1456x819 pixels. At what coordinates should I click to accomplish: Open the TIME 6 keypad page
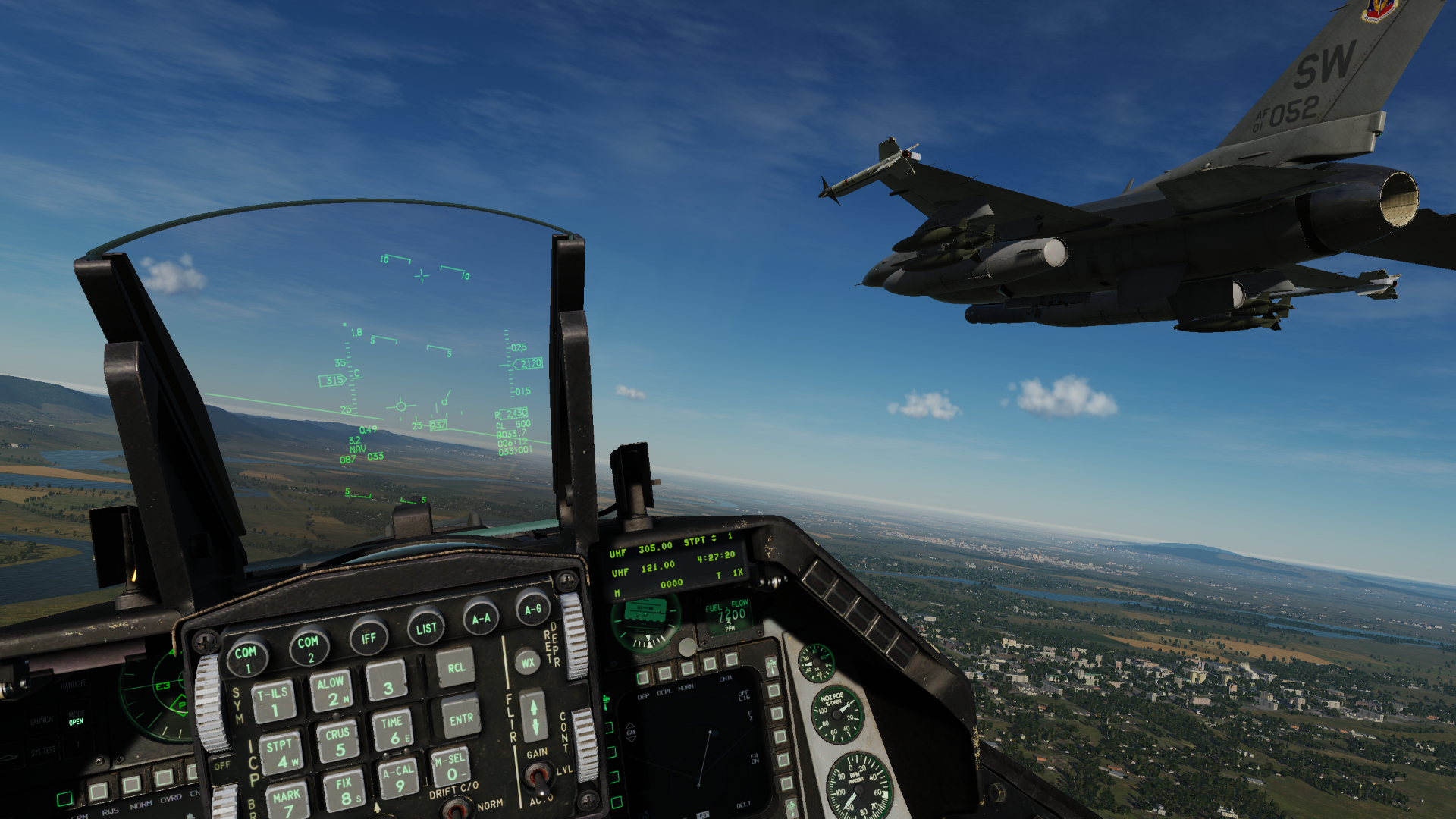pos(393,730)
